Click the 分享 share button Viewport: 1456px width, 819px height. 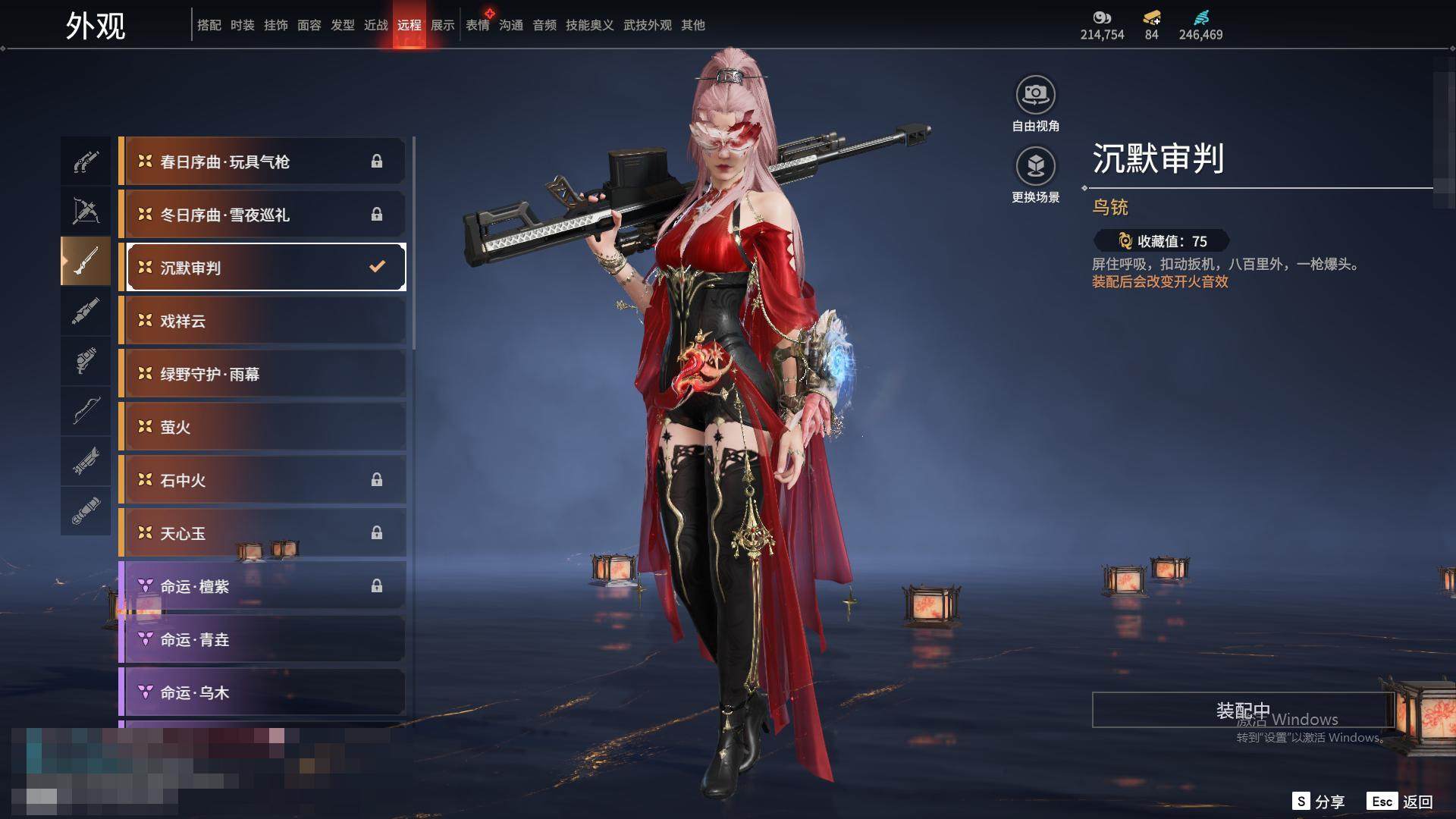point(1319,802)
